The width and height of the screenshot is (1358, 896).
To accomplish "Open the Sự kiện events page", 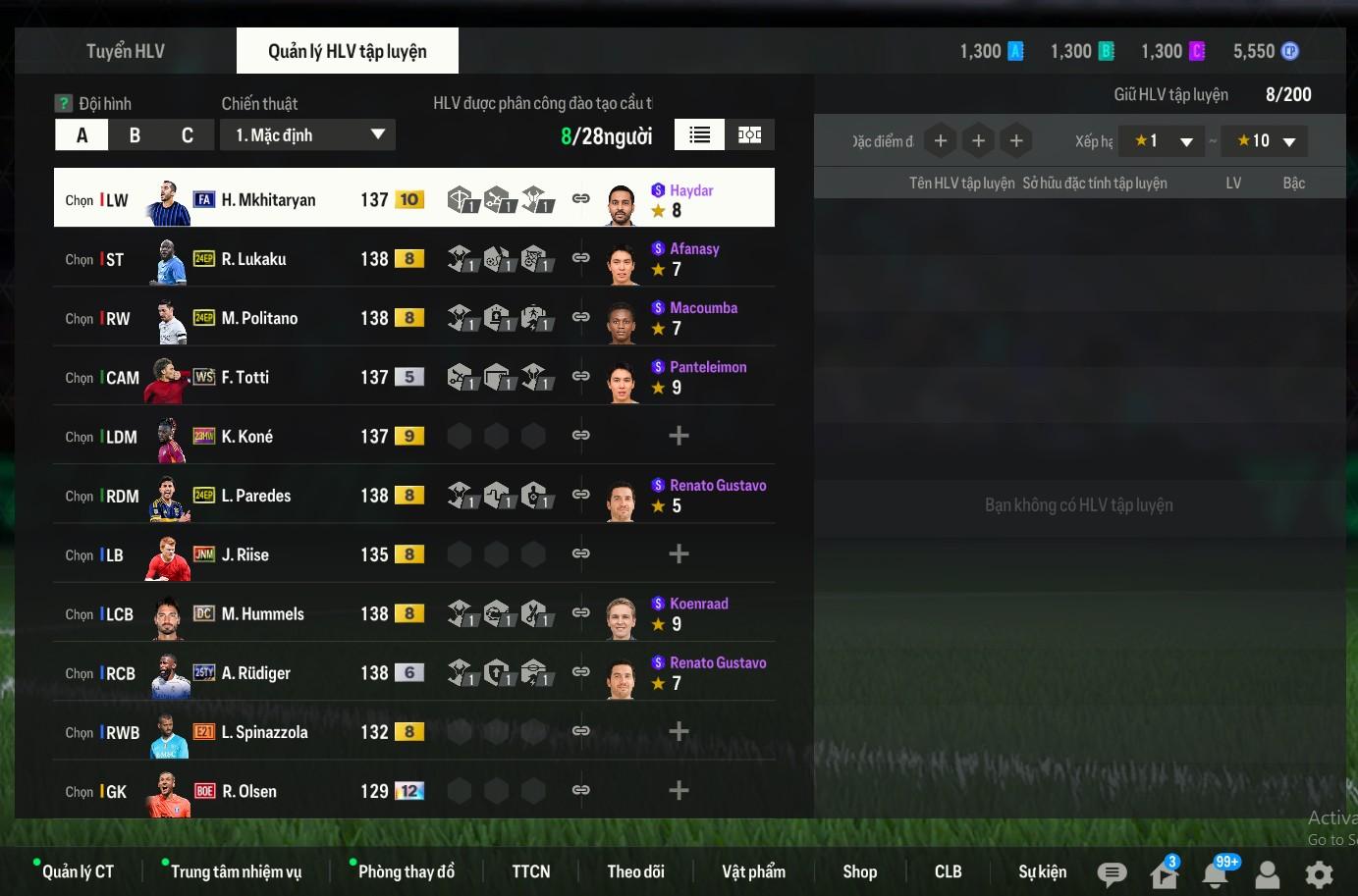I will 1042,871.
